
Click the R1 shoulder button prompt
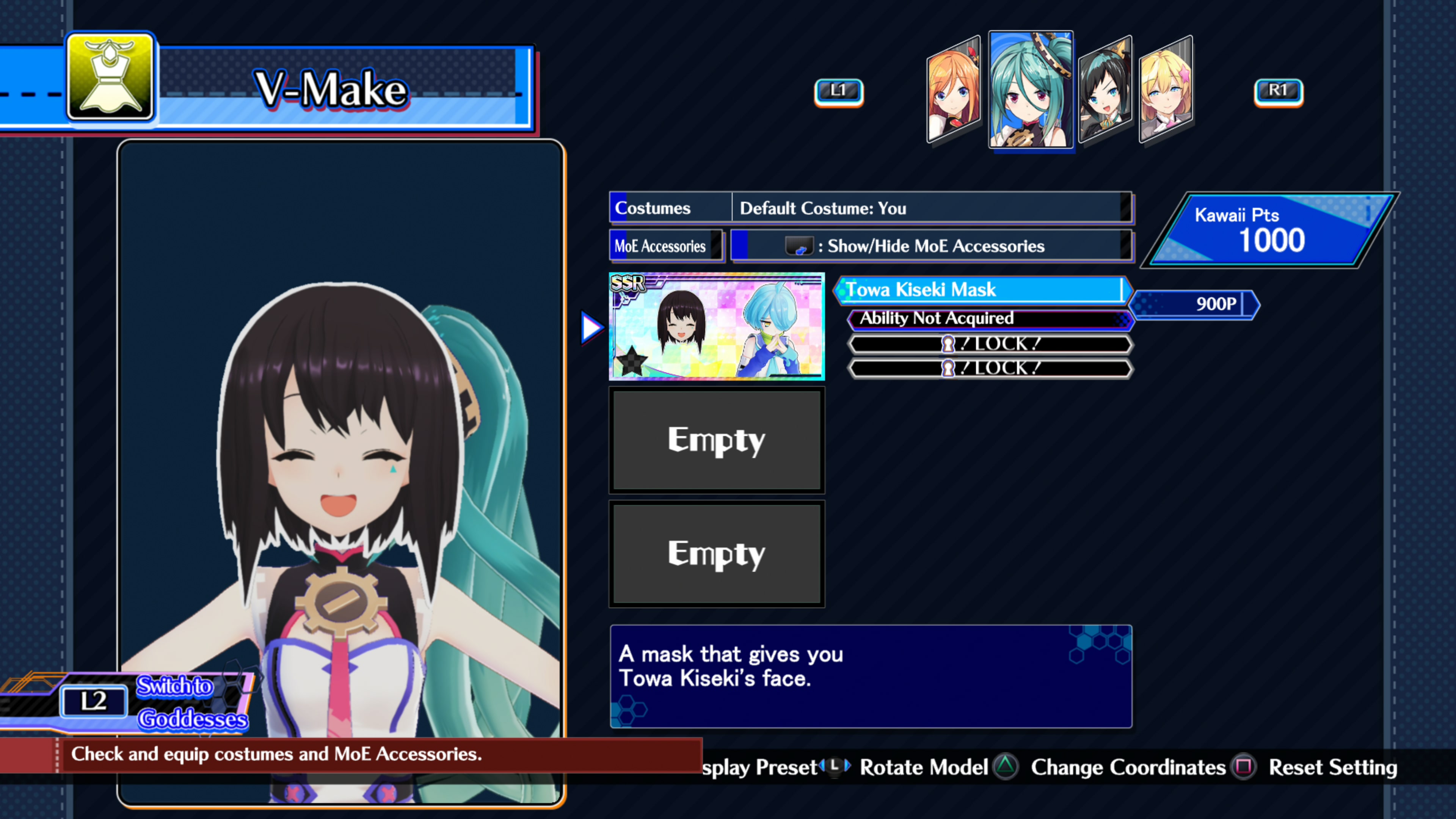tap(1279, 91)
